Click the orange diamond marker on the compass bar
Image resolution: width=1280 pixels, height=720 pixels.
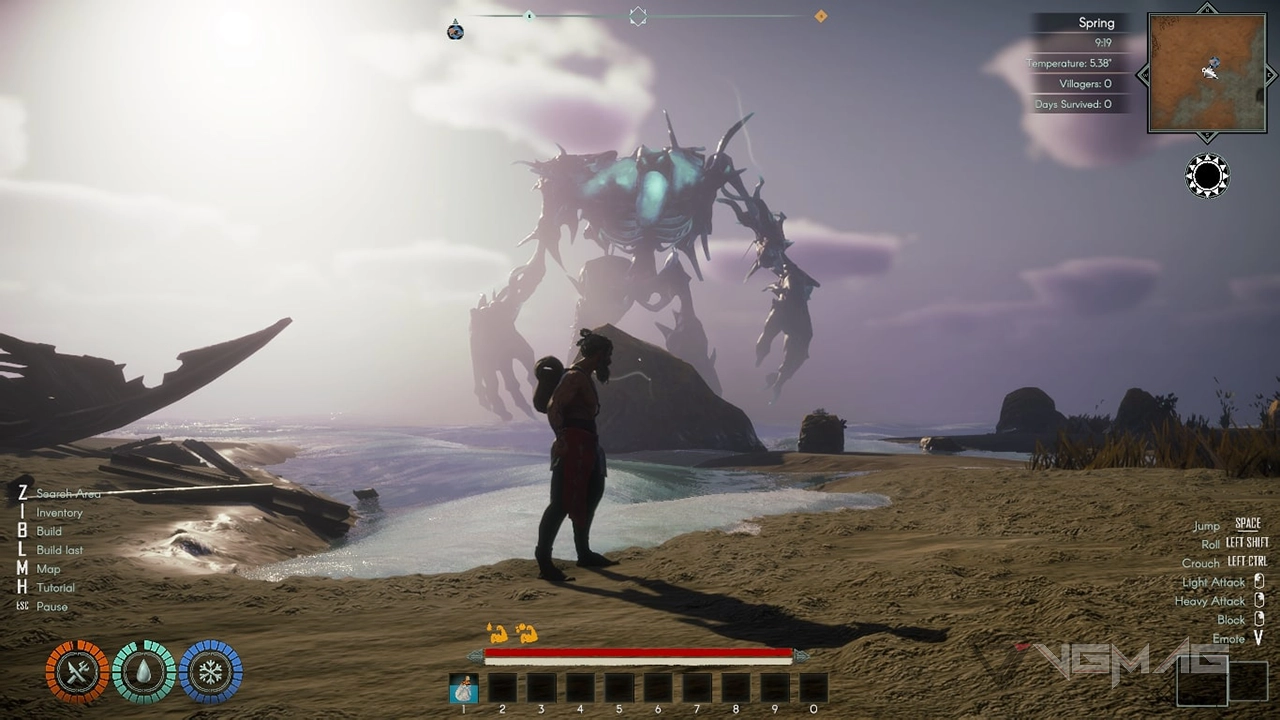(821, 16)
